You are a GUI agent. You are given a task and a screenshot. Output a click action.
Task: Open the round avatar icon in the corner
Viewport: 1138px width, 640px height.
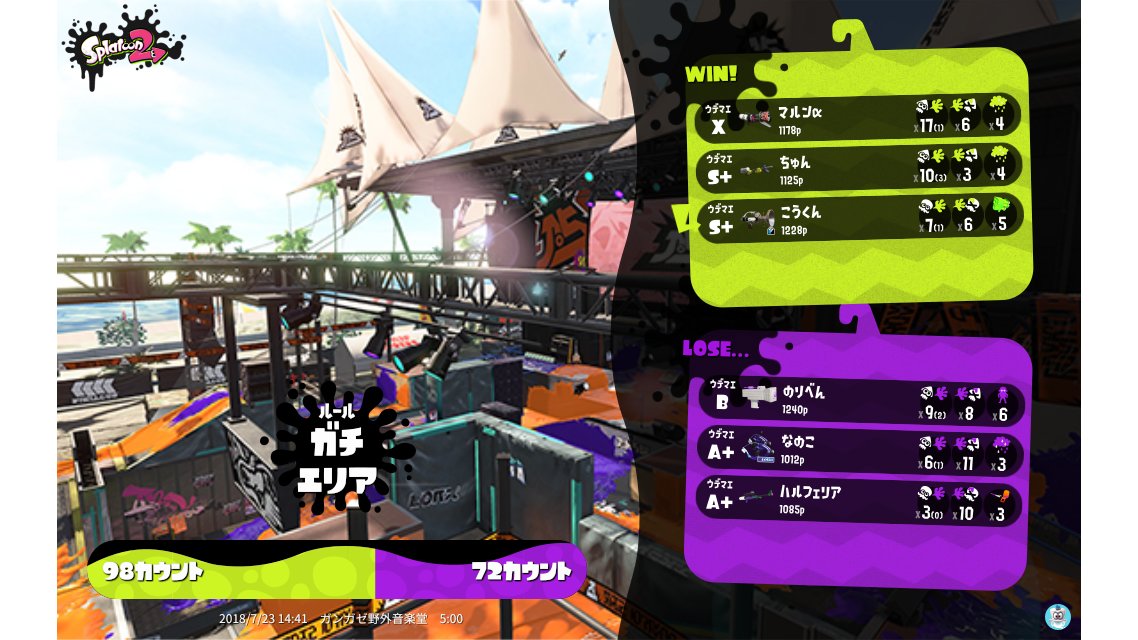click(x=1057, y=616)
